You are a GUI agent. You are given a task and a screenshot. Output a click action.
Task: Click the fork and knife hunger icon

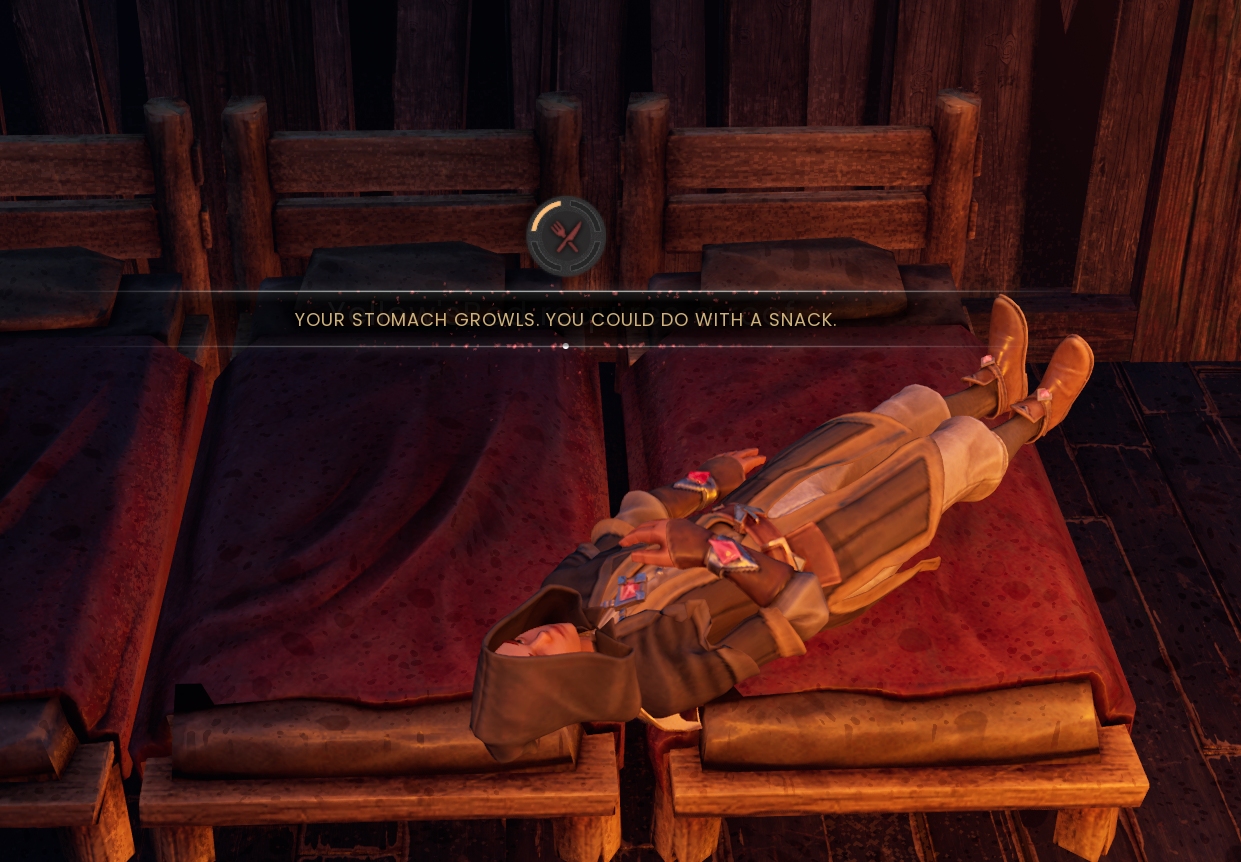(x=566, y=237)
